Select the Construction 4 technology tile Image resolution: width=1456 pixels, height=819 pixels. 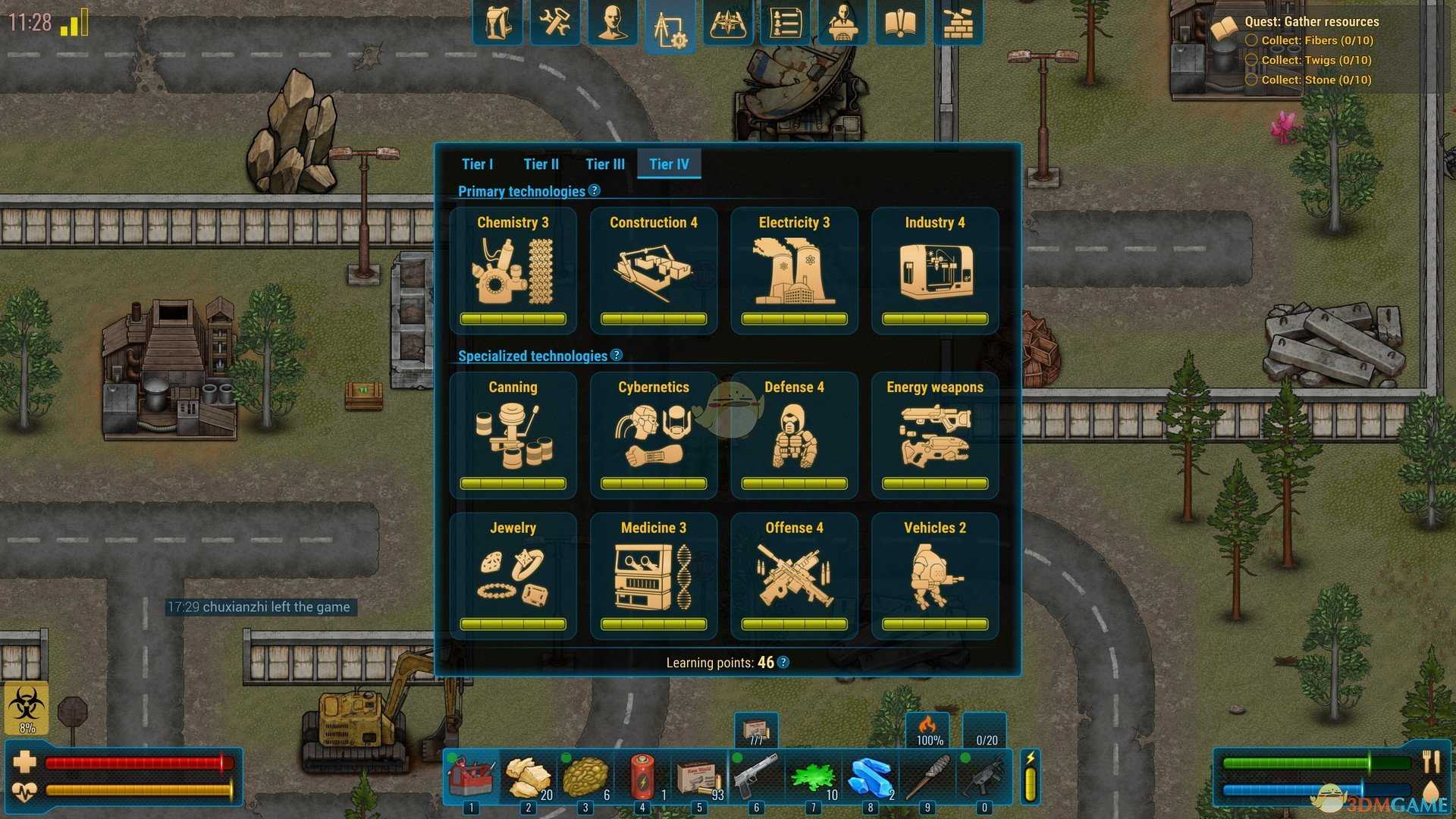point(653,270)
